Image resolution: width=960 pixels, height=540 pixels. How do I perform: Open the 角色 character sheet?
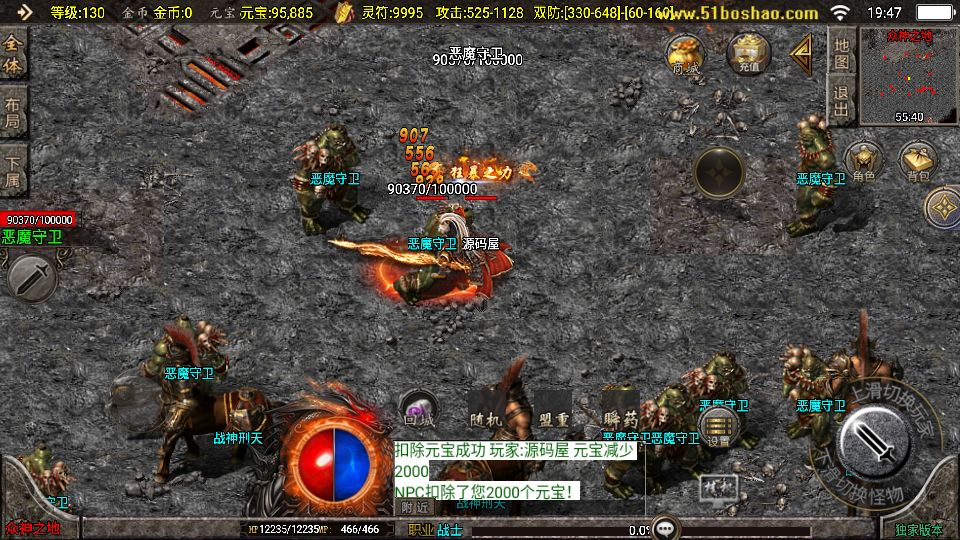pyautogui.click(x=863, y=162)
